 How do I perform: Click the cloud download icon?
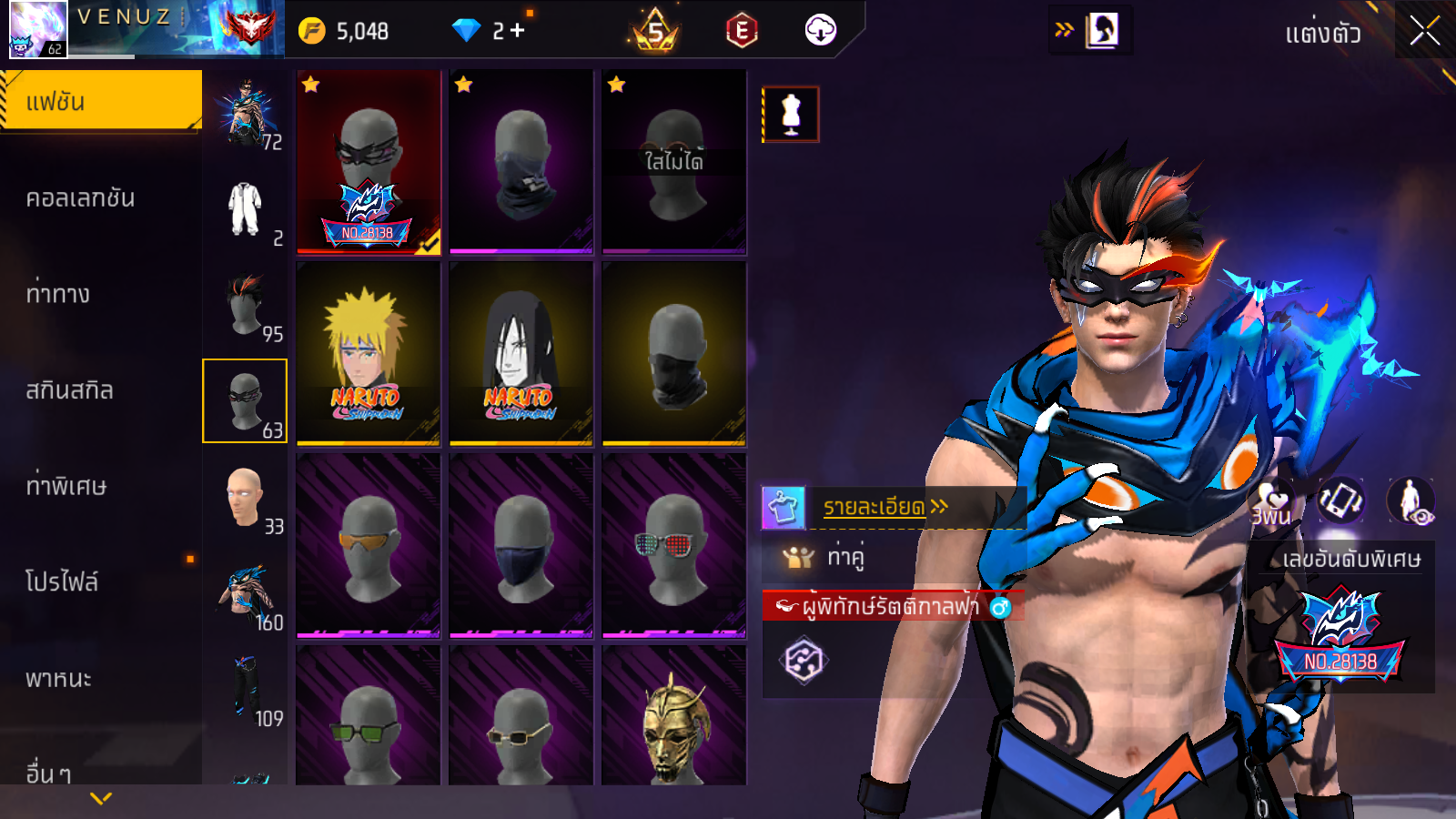[x=820, y=31]
